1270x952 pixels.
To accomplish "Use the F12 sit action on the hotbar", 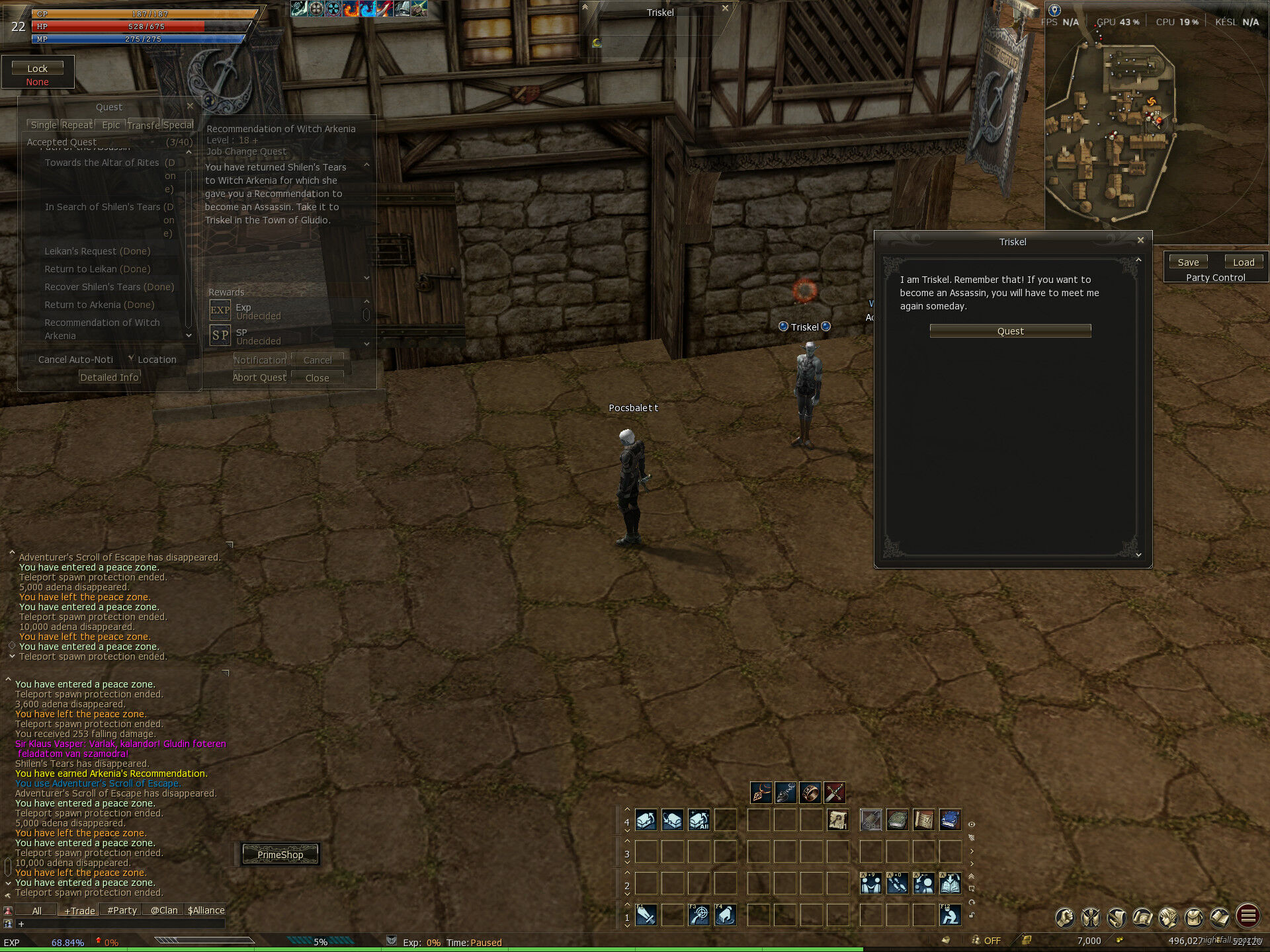I will [x=950, y=915].
